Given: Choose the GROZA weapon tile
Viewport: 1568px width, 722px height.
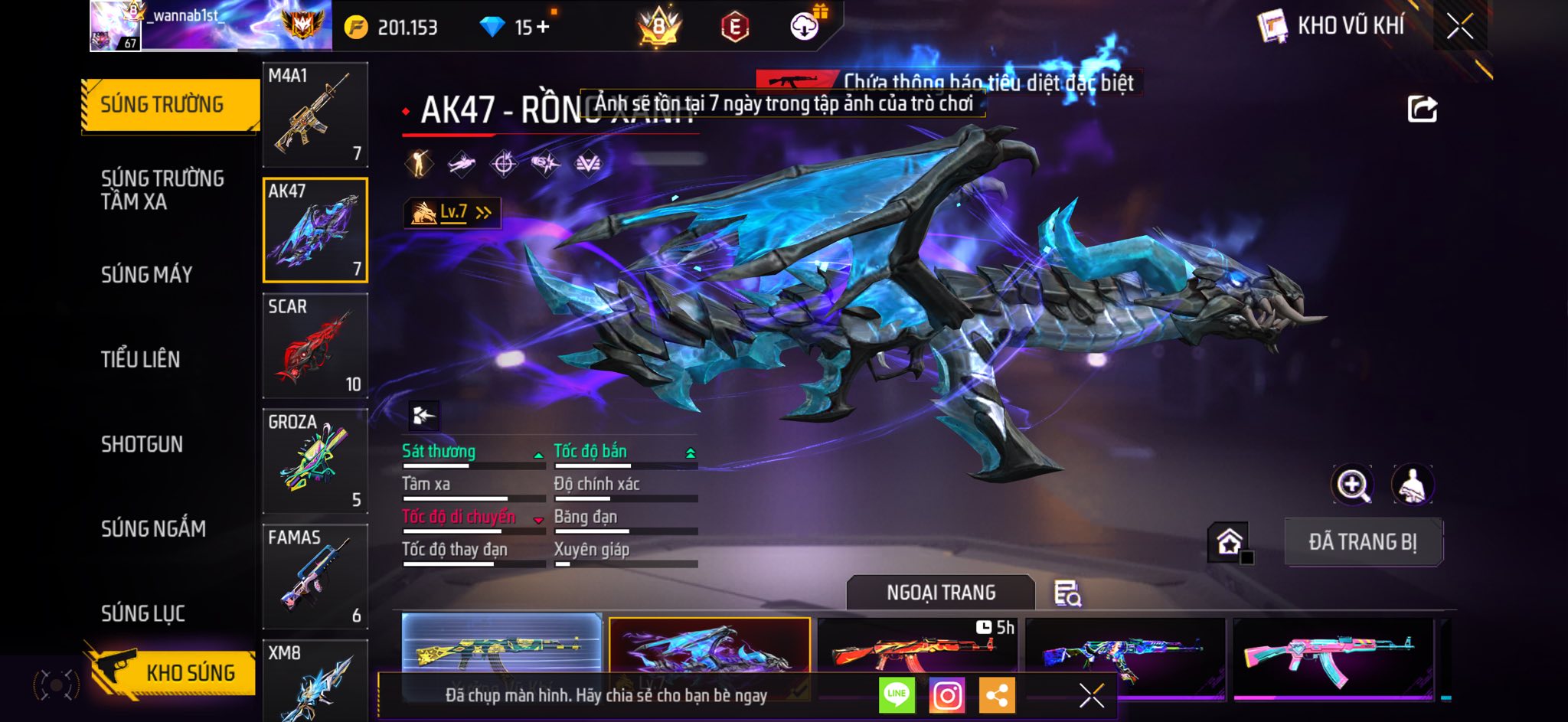Looking at the screenshot, I should point(315,461).
